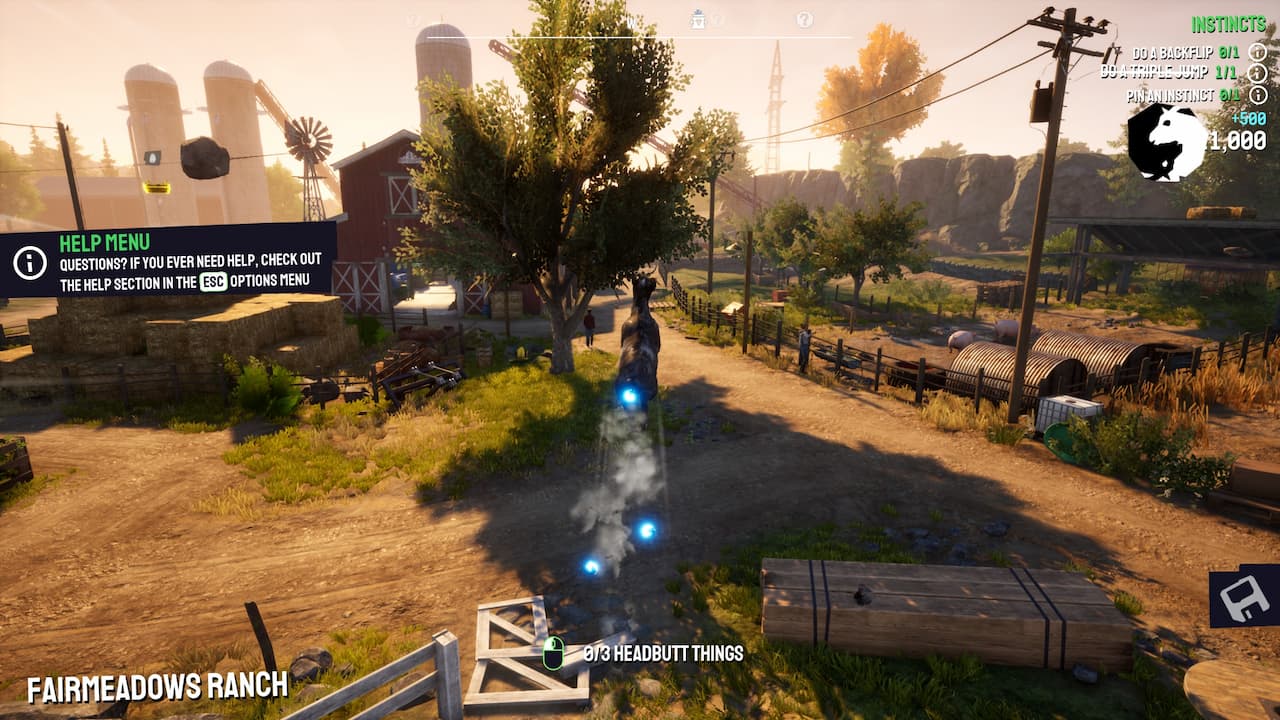Open info for the Do A Triple Jump instinct

coord(1259,74)
